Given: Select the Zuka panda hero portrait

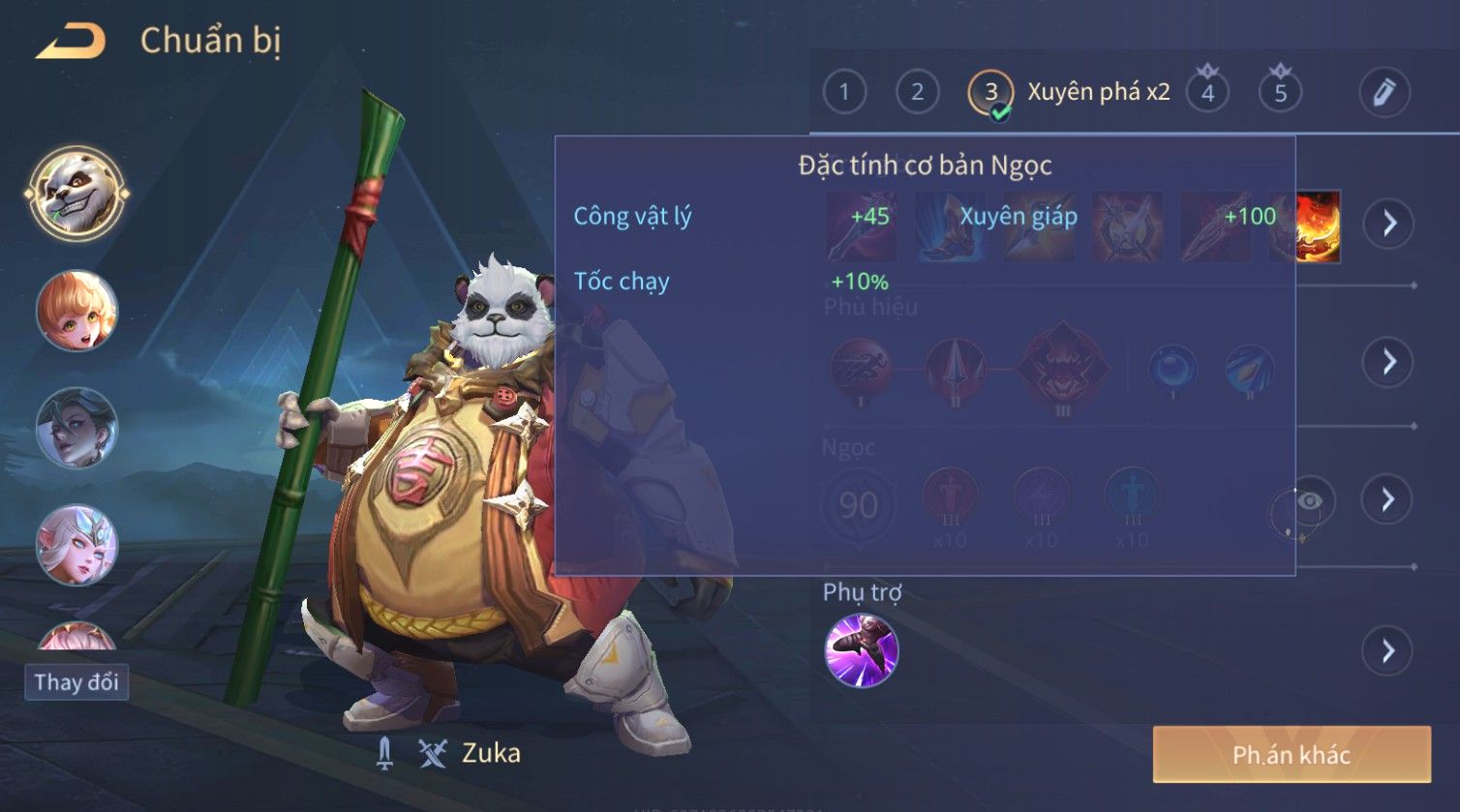Looking at the screenshot, I should click(x=76, y=193).
